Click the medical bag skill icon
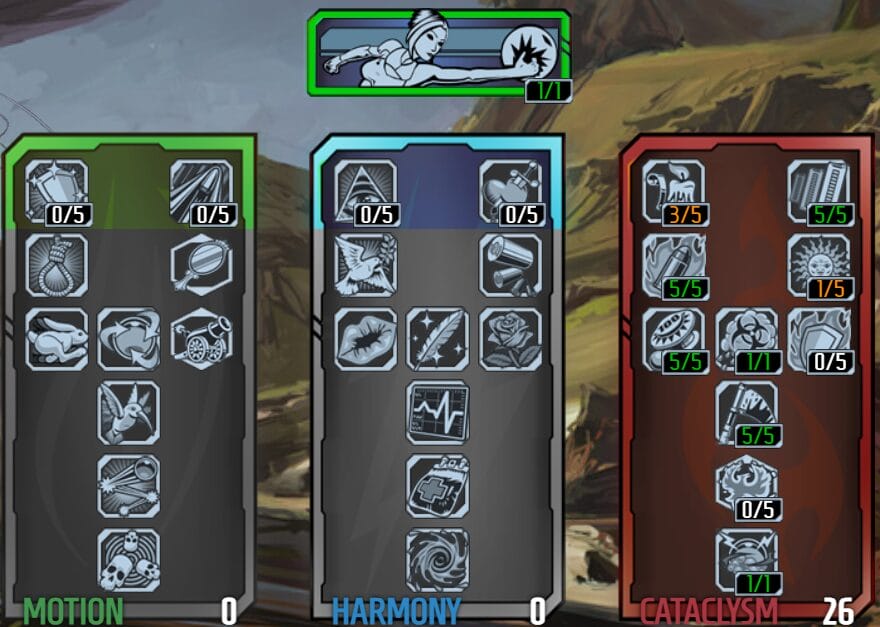 pos(437,485)
